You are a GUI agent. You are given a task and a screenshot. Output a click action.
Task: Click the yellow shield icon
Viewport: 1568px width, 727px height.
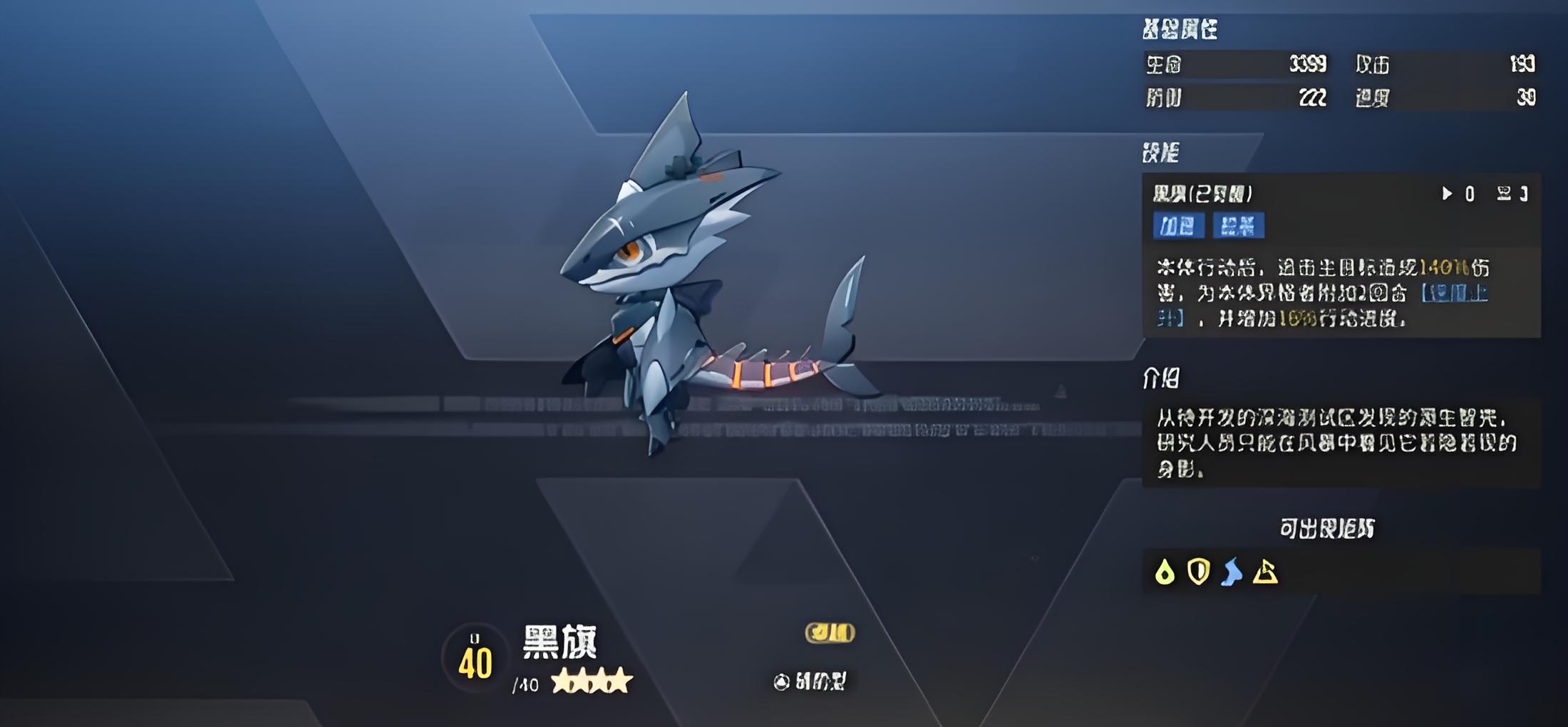click(x=1198, y=572)
